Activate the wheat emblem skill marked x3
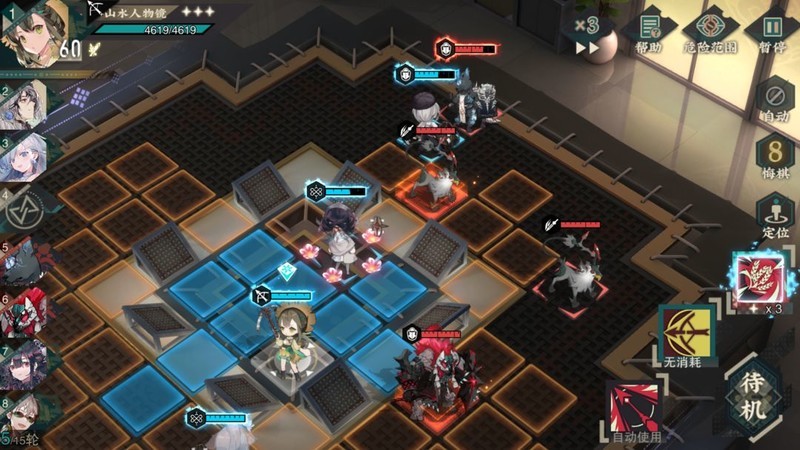This screenshot has width=800, height=450. (757, 278)
